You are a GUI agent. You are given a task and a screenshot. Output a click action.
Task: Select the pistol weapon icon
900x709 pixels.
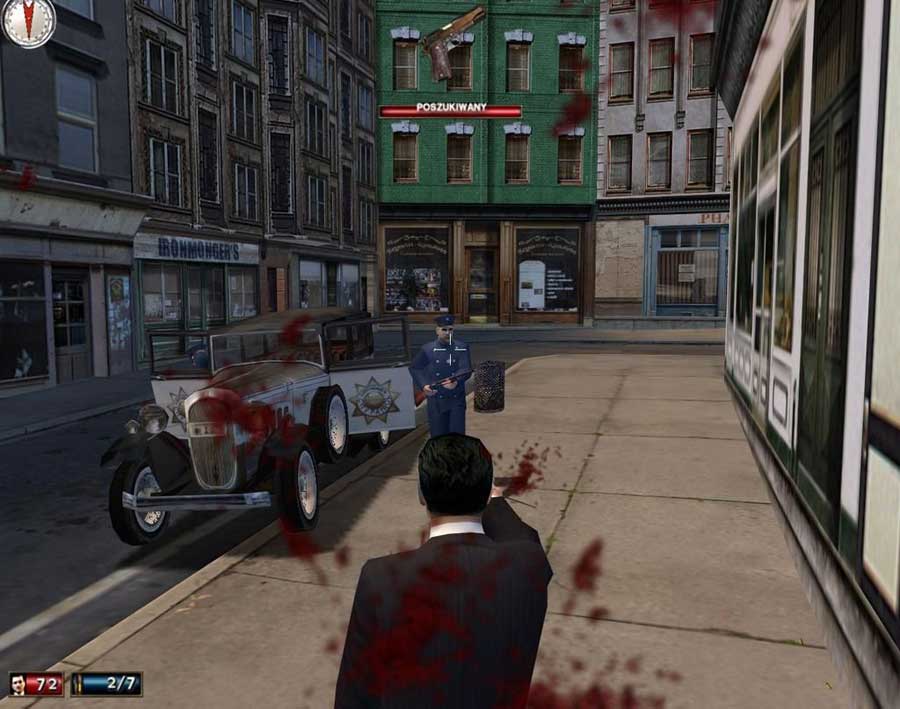[451, 41]
